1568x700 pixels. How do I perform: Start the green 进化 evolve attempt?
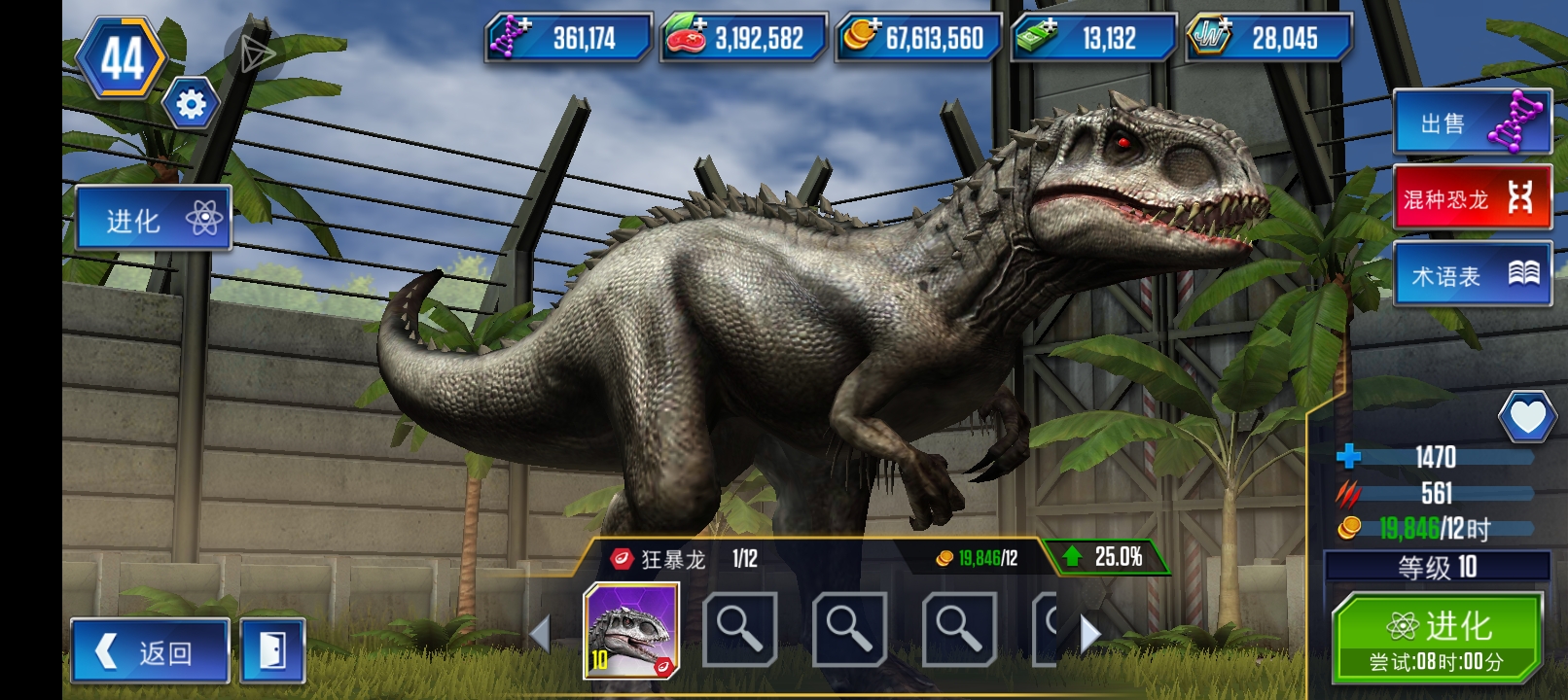1437,637
